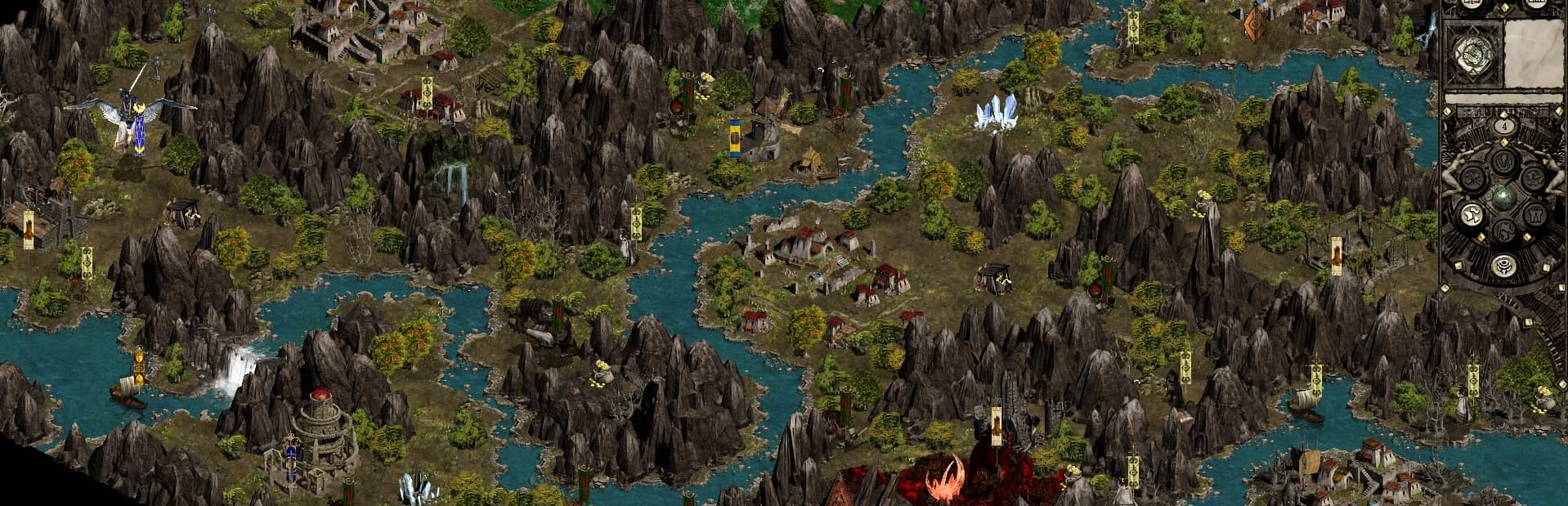This screenshot has height=506, width=1568.
Task: Select the blank parchment panel beside the emblem
Action: tap(1533, 54)
